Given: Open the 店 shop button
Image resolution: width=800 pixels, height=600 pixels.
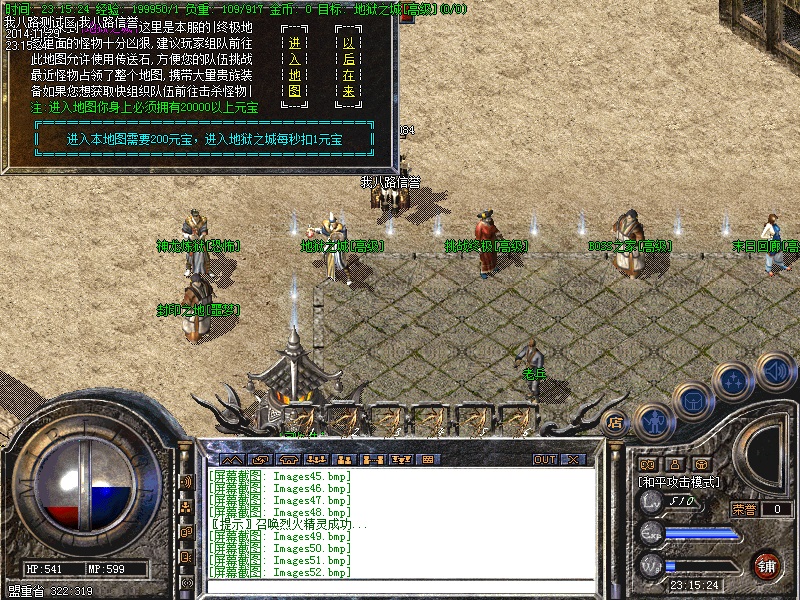Looking at the screenshot, I should [x=615, y=422].
